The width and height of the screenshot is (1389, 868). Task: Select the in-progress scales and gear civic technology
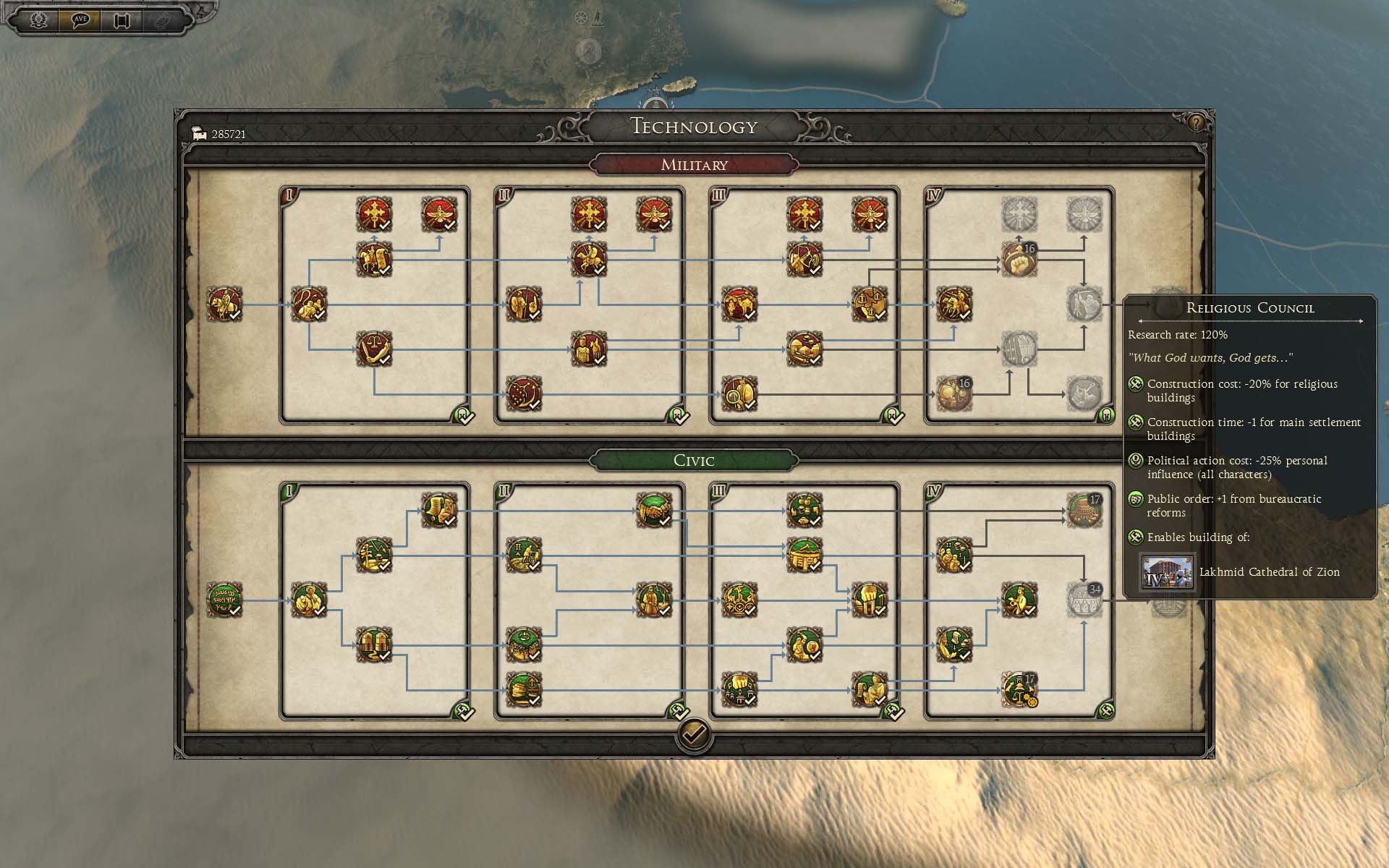[x=1019, y=689]
